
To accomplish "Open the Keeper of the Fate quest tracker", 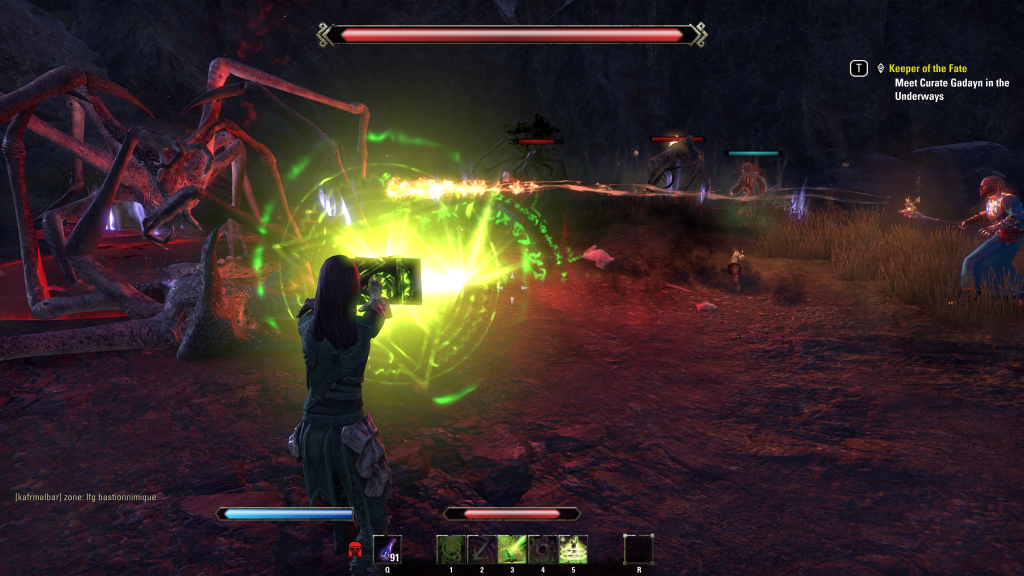I will pos(927,68).
